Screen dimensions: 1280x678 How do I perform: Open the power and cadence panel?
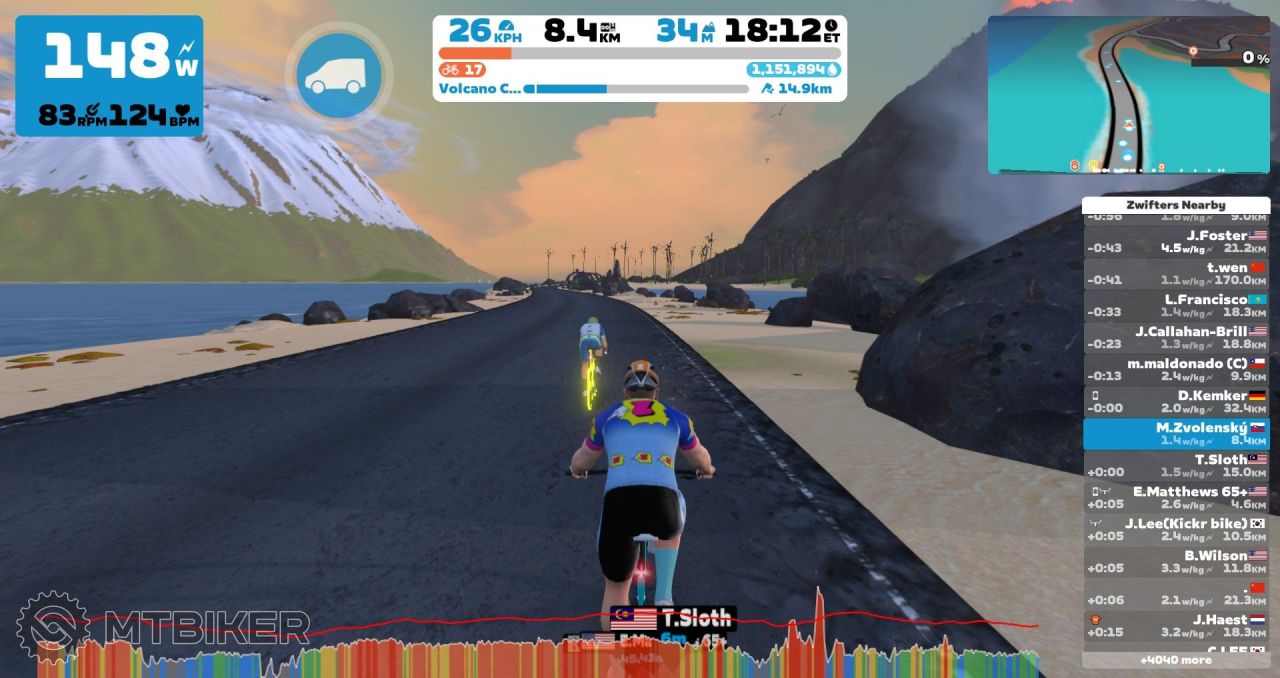tap(109, 76)
